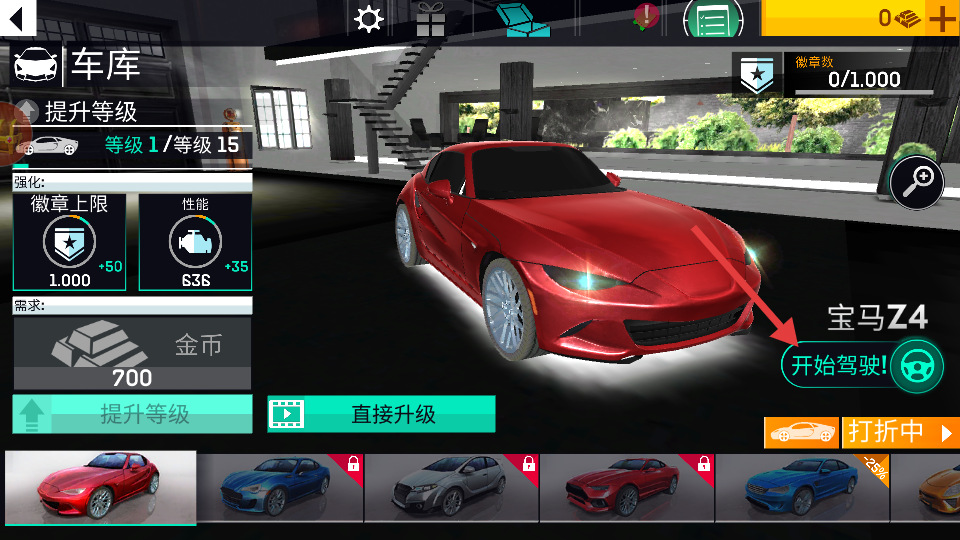Select the locked red muscle car thumbnail
The width and height of the screenshot is (960, 540).
tap(626, 487)
